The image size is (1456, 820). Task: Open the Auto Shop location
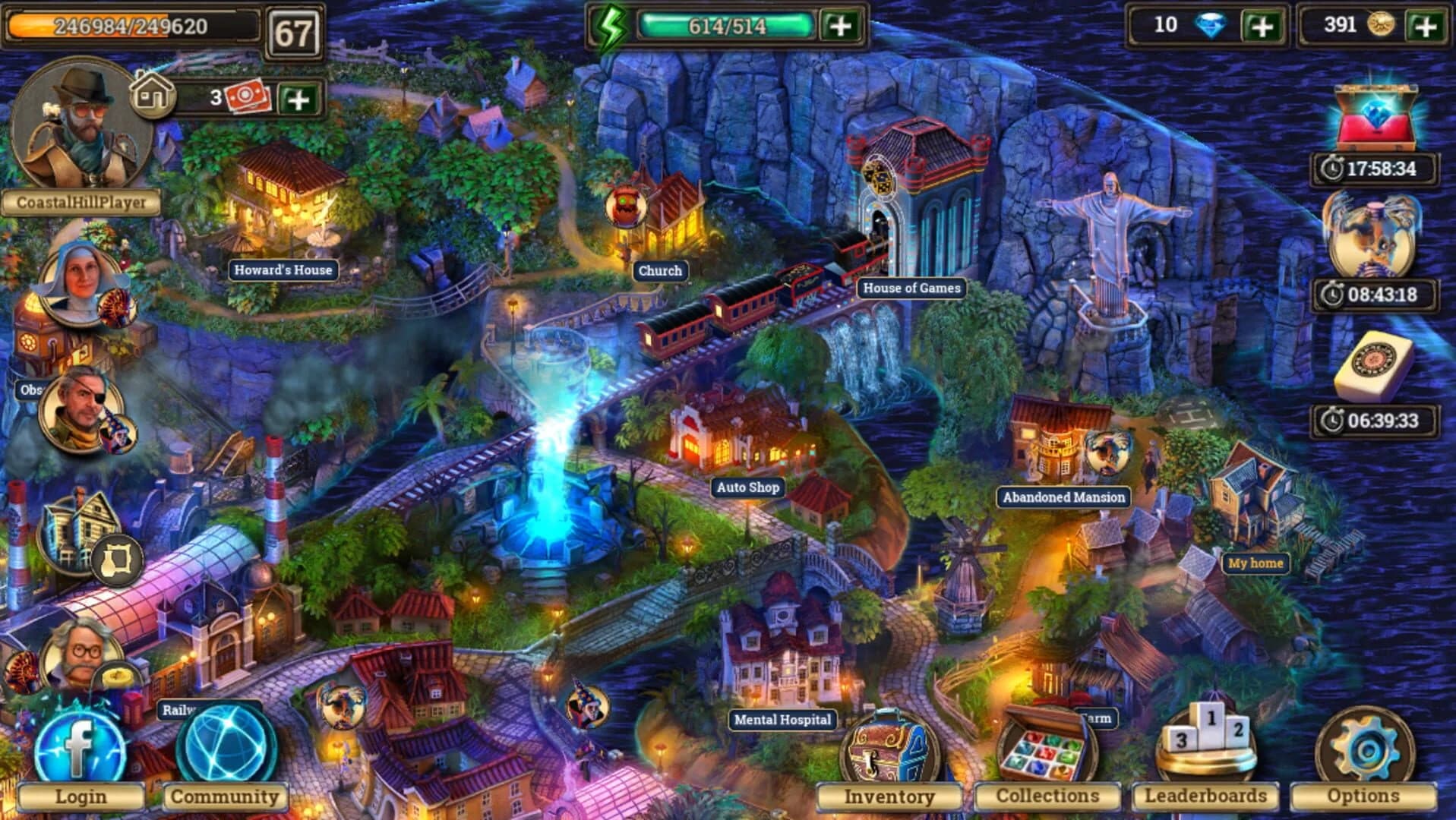(747, 487)
